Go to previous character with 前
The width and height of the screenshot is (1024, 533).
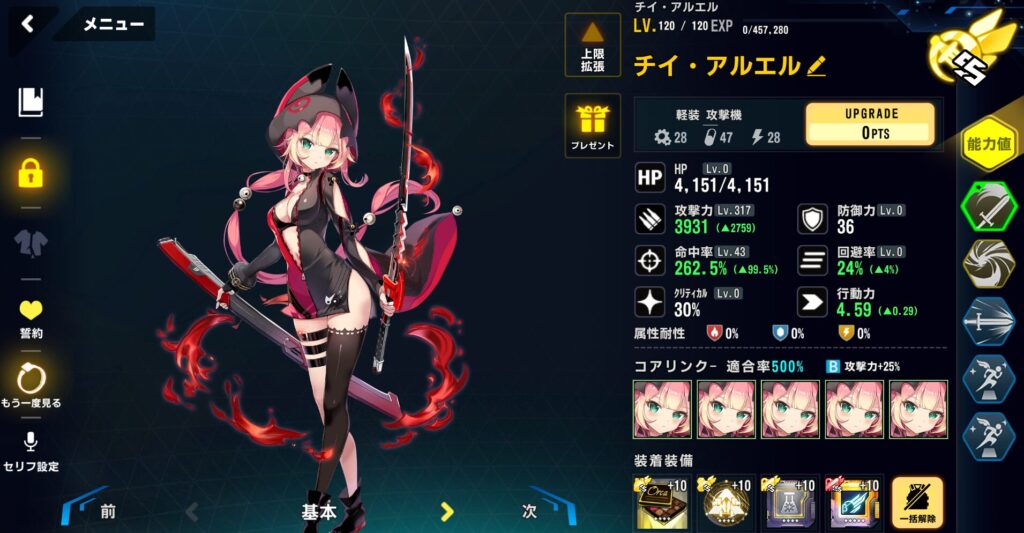coord(105,511)
